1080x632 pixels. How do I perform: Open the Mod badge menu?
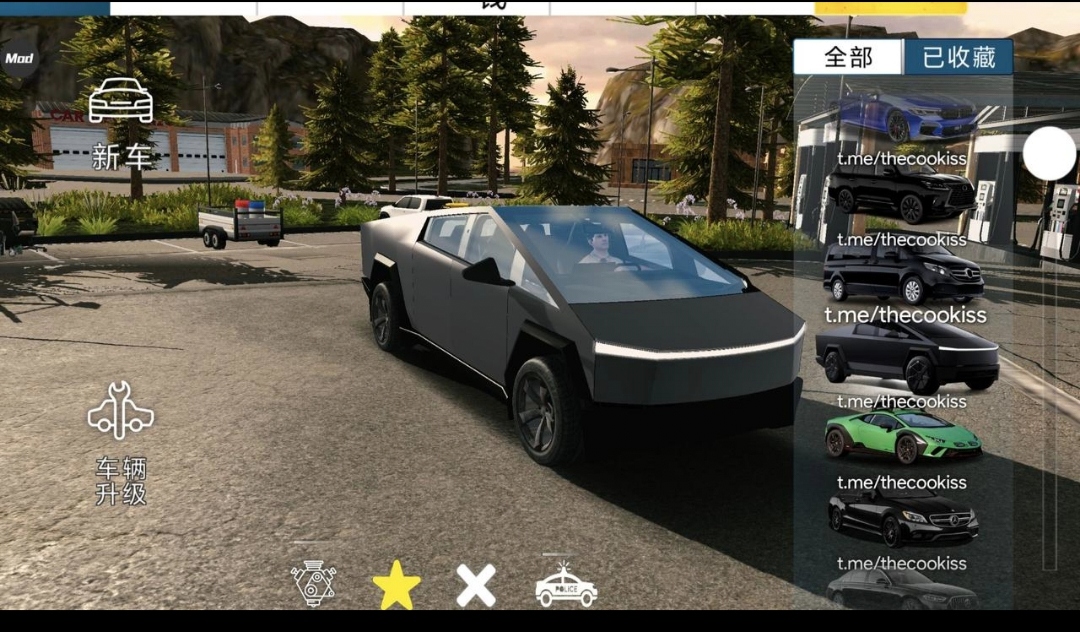point(18,58)
